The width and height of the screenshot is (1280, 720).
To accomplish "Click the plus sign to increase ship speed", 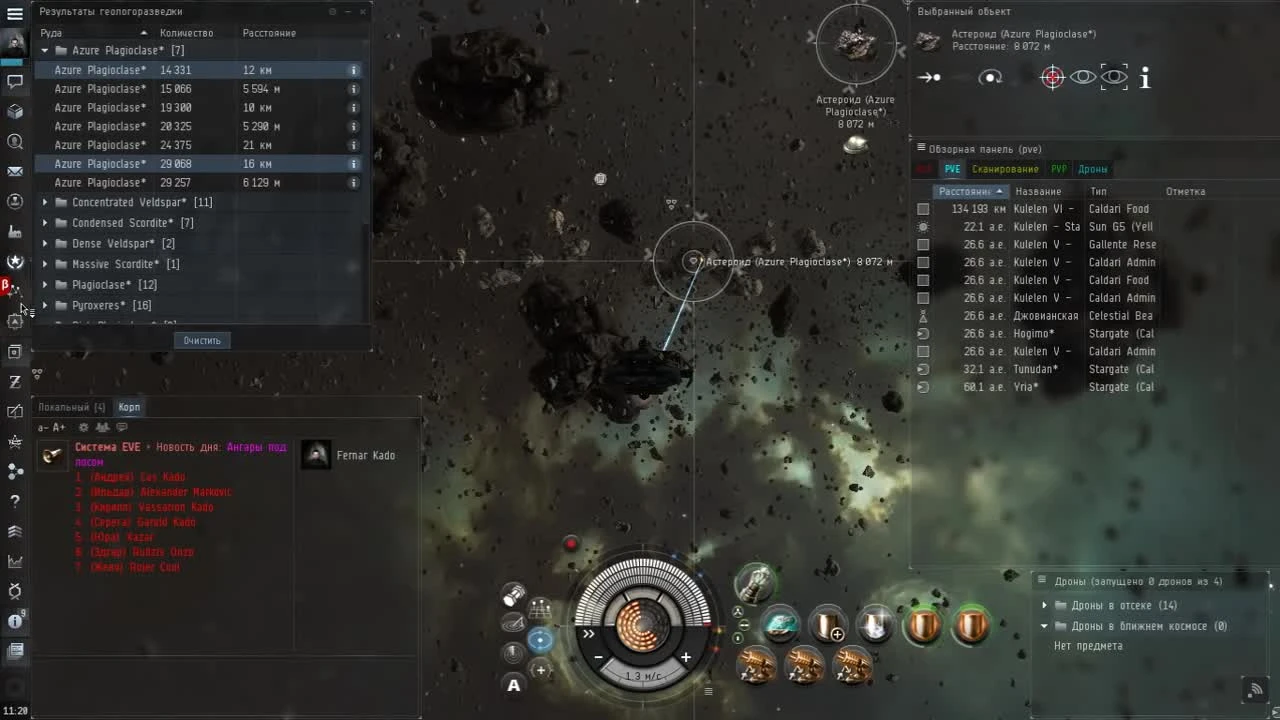I will coord(686,658).
